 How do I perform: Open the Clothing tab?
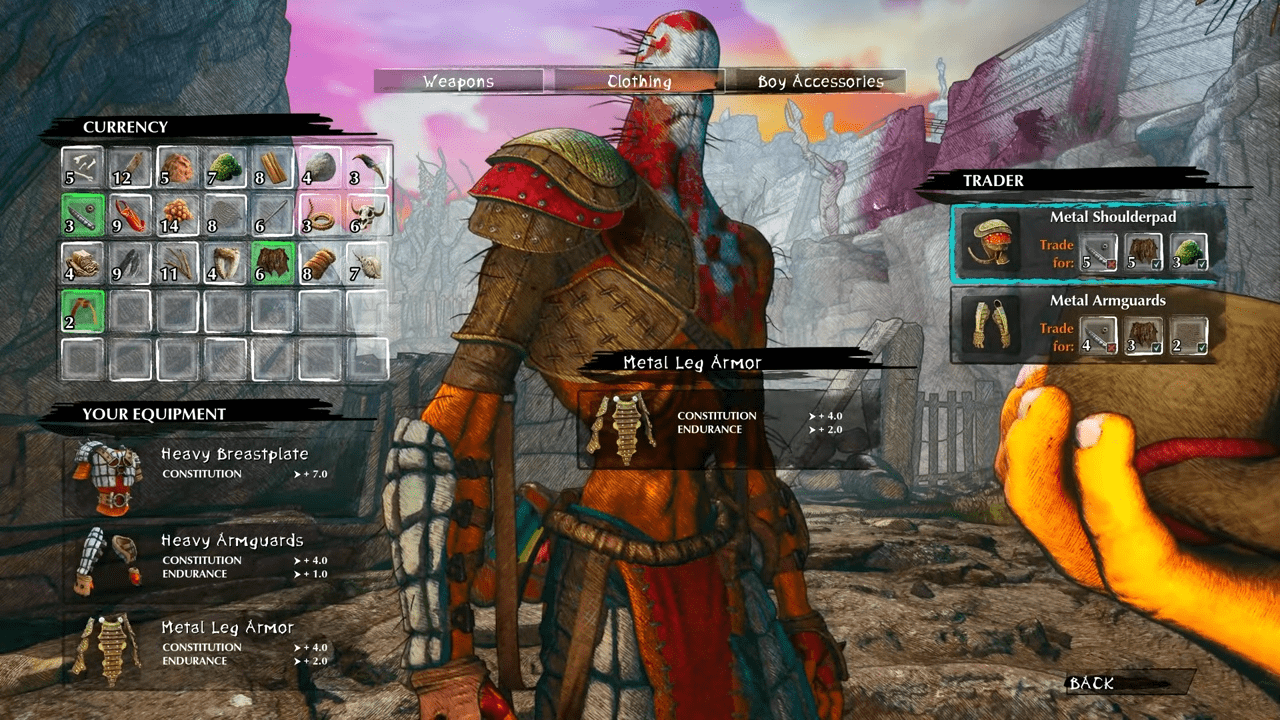(x=639, y=82)
